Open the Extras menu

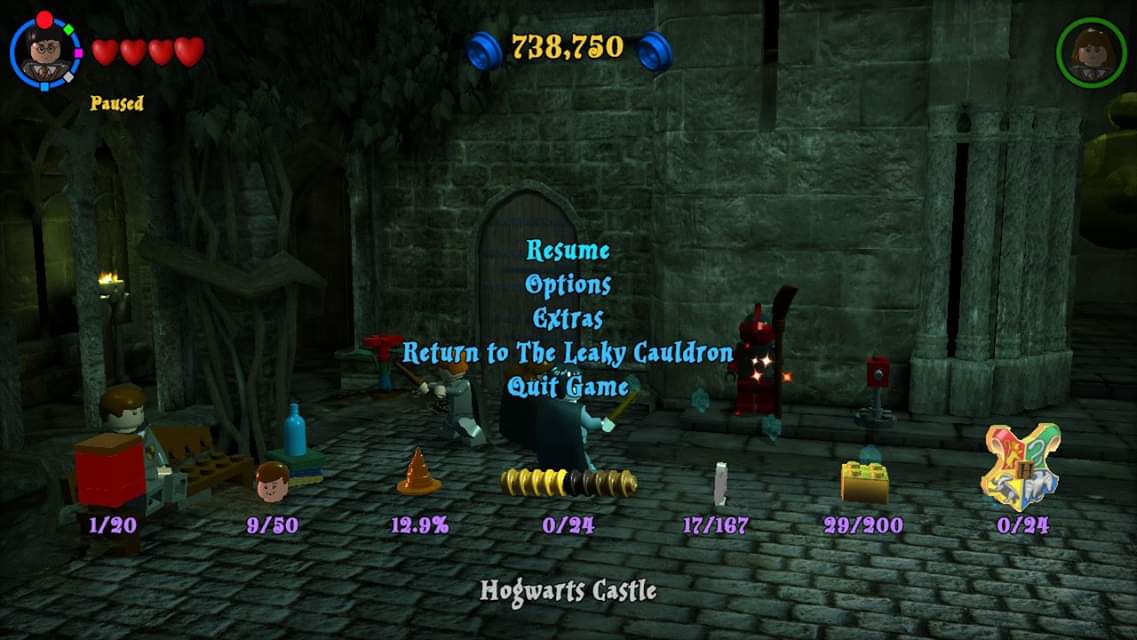pos(568,319)
